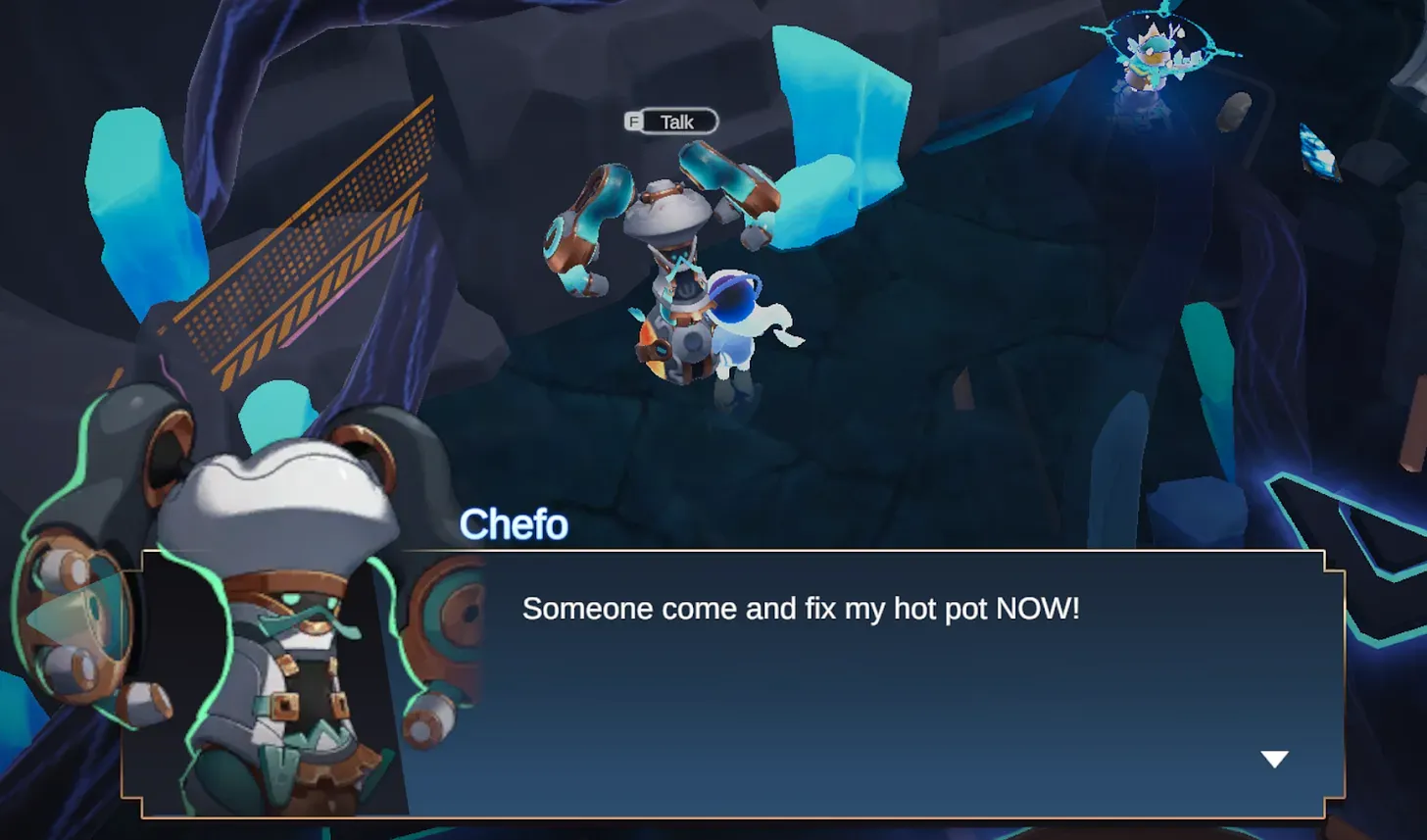Click the Talk prompt pill

click(671, 121)
